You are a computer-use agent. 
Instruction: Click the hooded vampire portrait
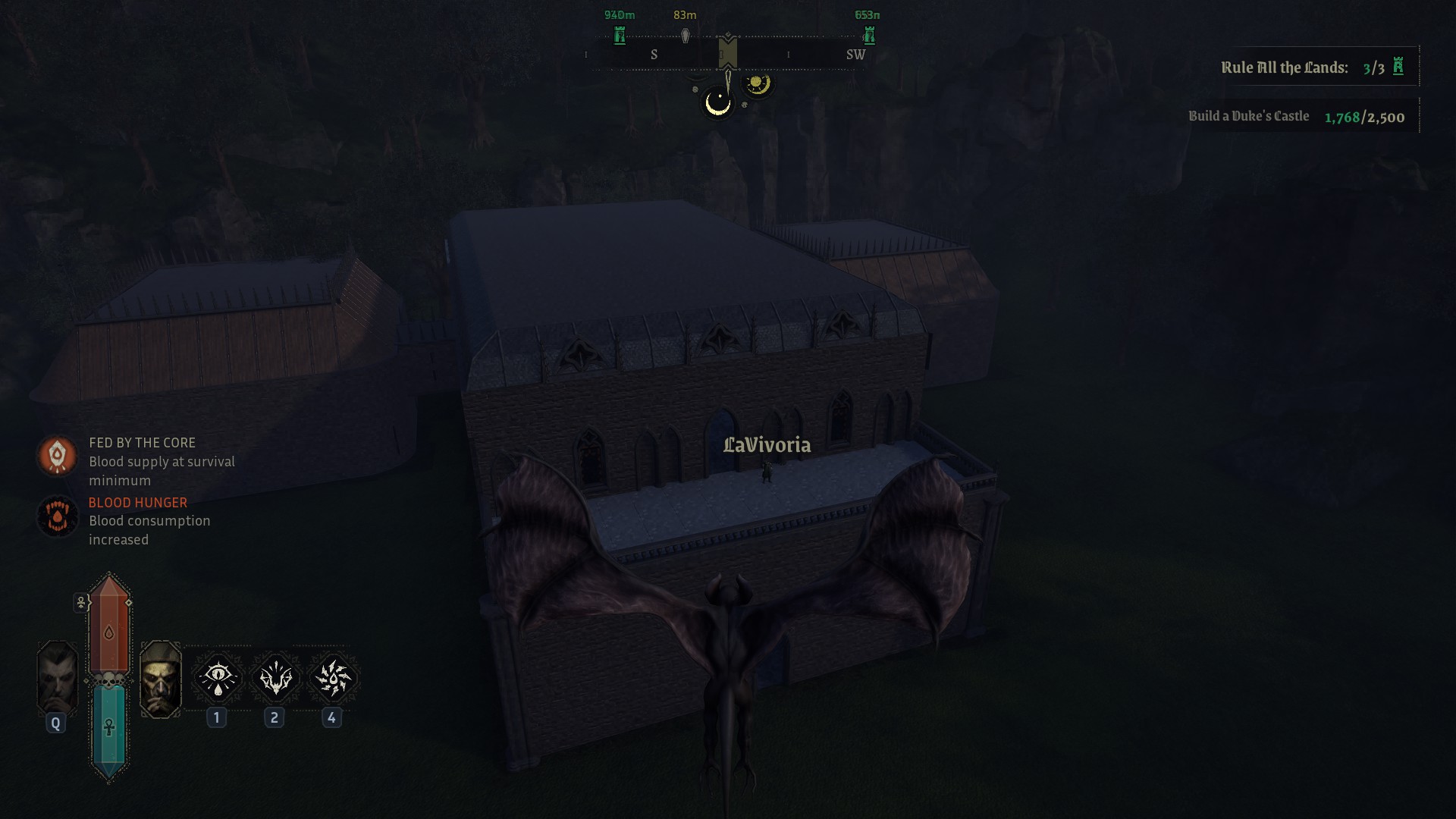(x=161, y=679)
